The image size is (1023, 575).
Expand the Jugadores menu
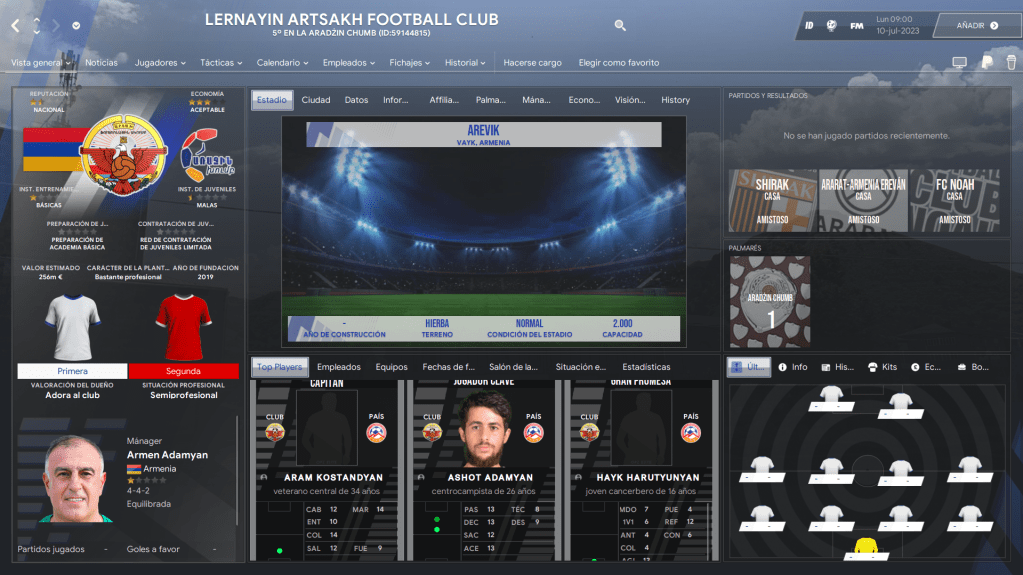(x=160, y=63)
